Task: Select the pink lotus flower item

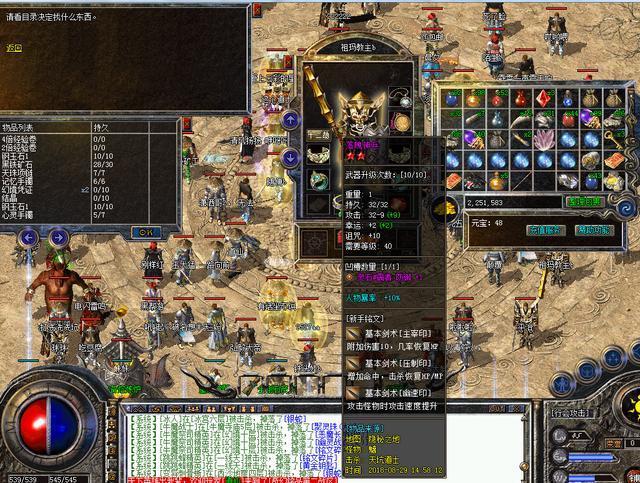Action: pos(545,139)
